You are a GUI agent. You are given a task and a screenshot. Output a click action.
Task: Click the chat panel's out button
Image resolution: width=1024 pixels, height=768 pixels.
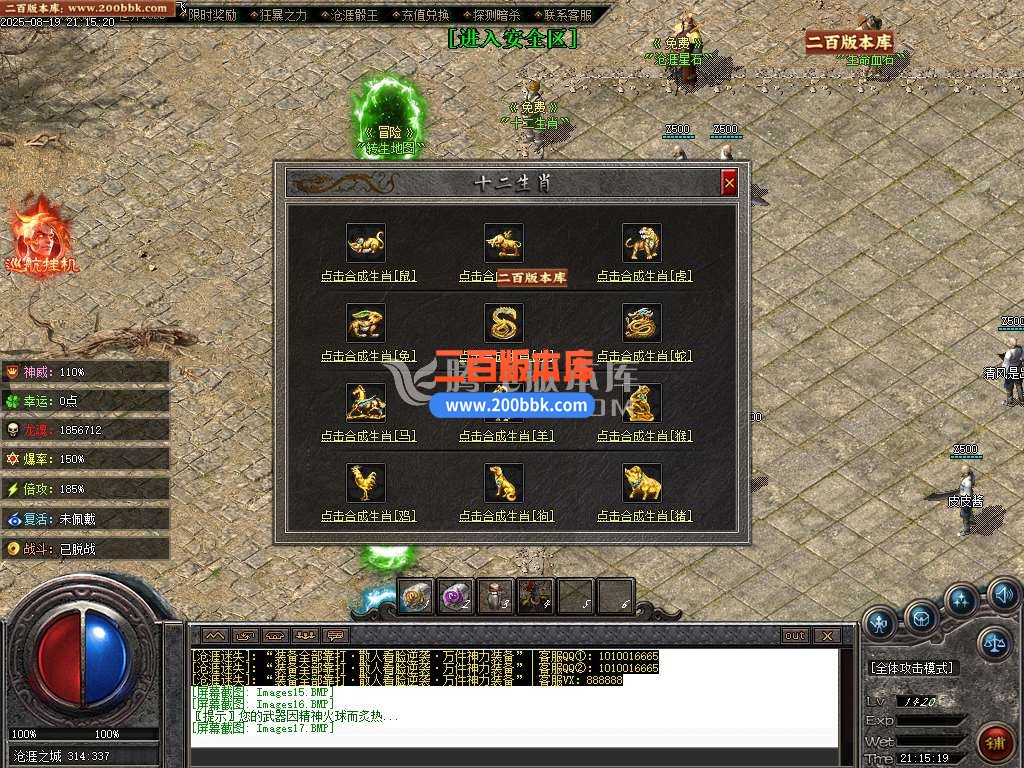coord(795,635)
